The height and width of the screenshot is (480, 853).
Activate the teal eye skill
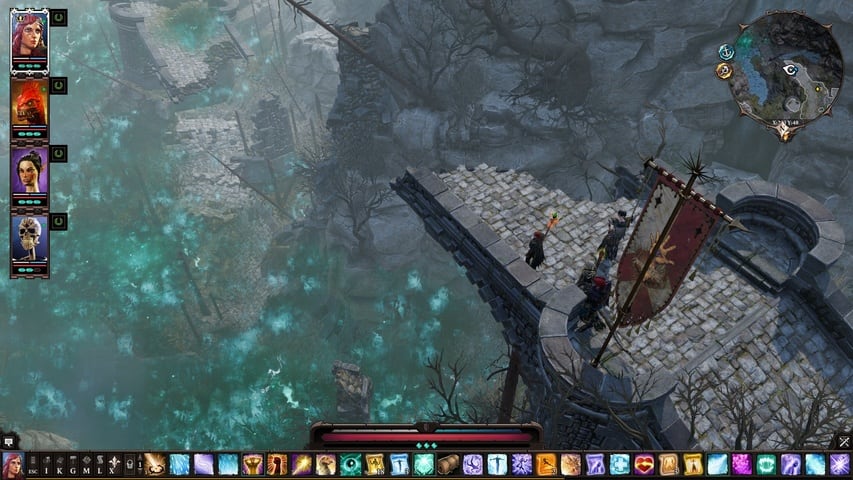point(351,464)
